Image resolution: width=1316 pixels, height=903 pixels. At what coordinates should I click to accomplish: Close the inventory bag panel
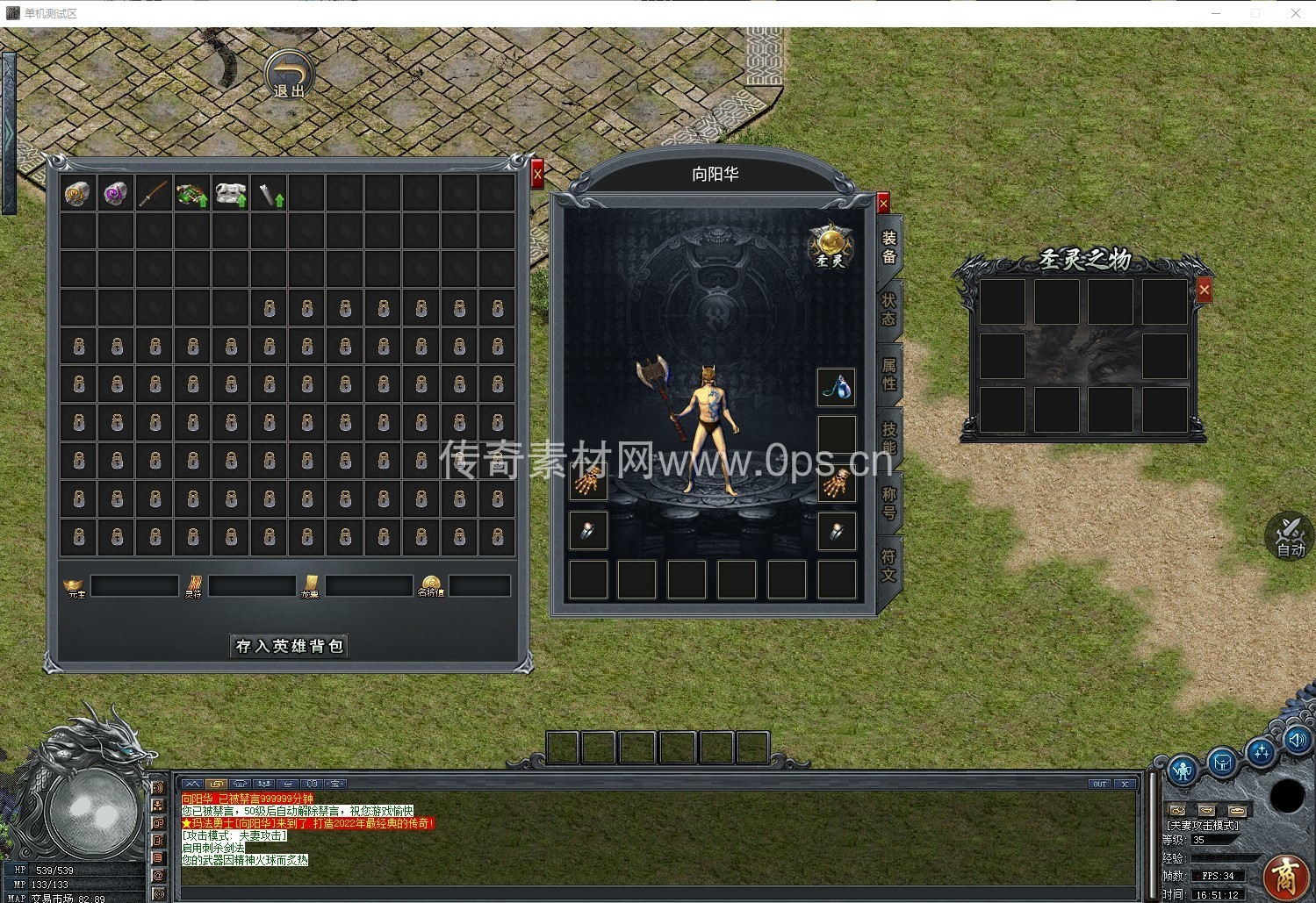tap(537, 175)
